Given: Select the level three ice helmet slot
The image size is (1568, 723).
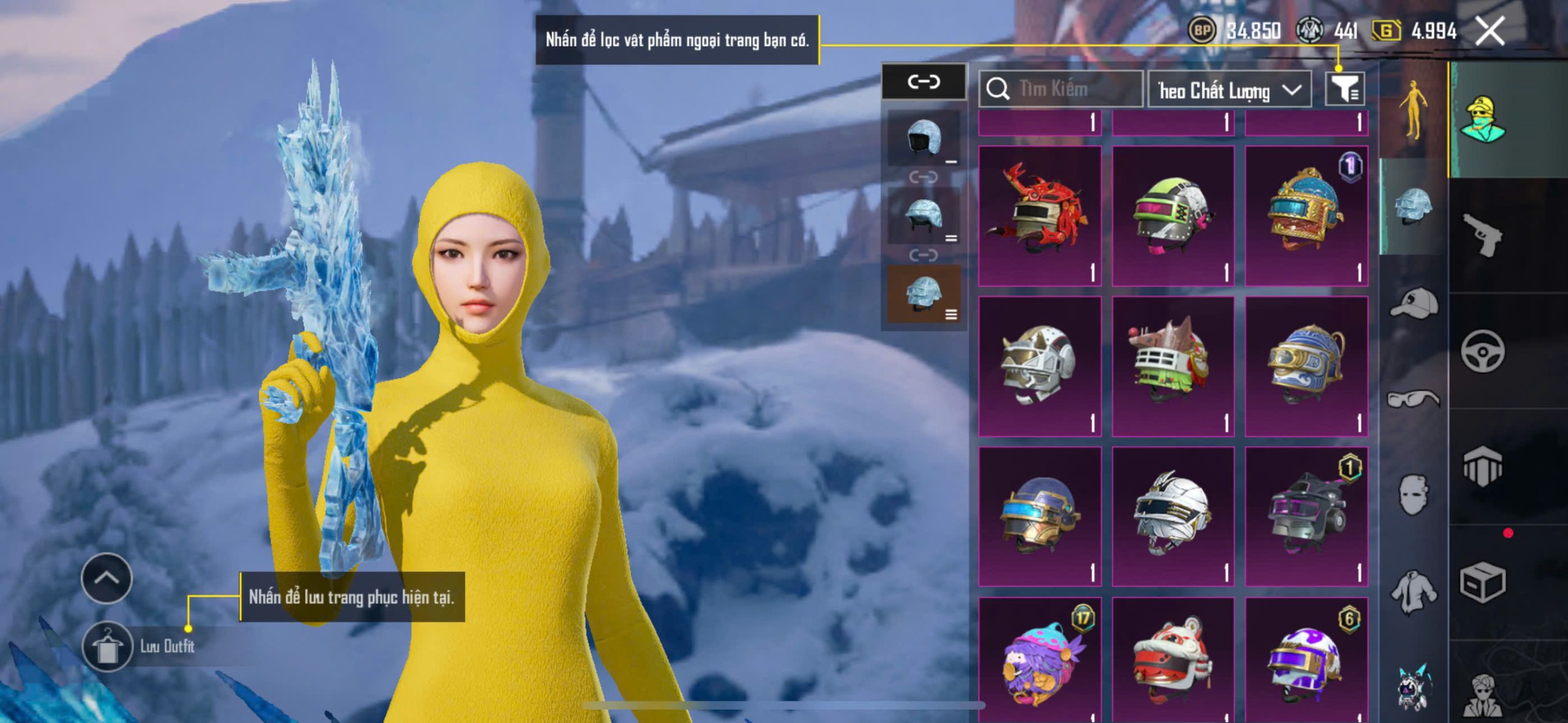Looking at the screenshot, I should coord(924,294).
